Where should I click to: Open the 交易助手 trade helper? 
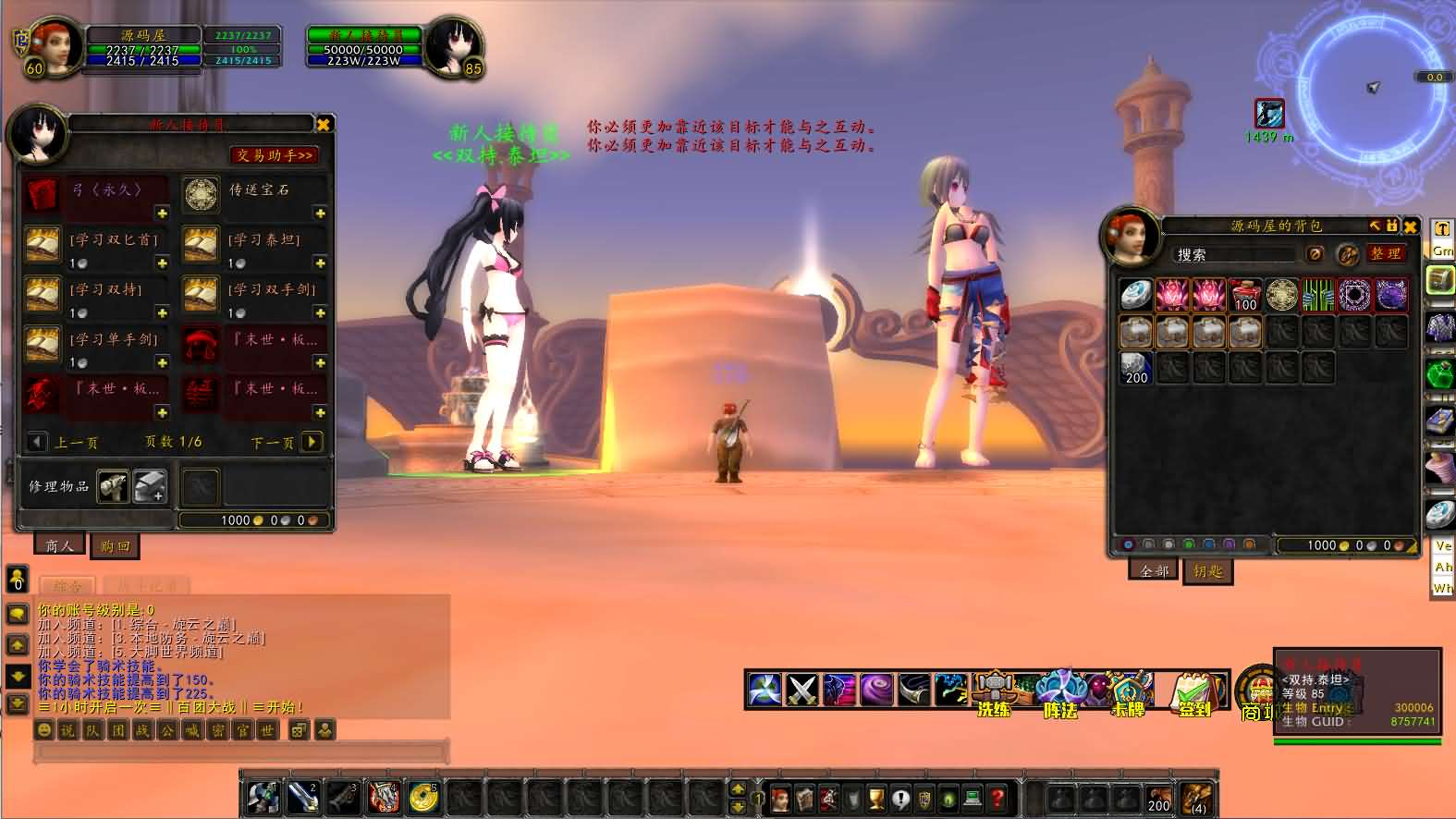tap(274, 155)
